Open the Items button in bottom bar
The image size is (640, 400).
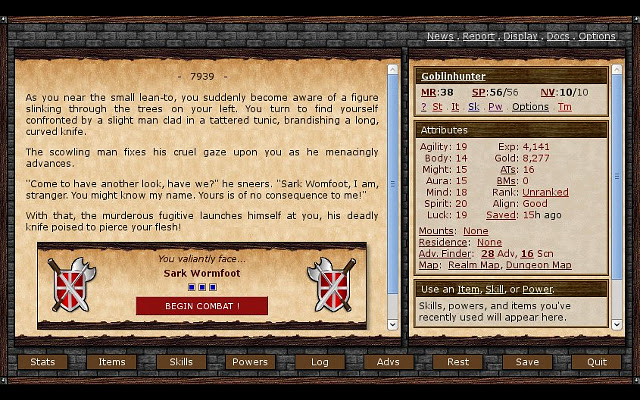pyautogui.click(x=111, y=362)
